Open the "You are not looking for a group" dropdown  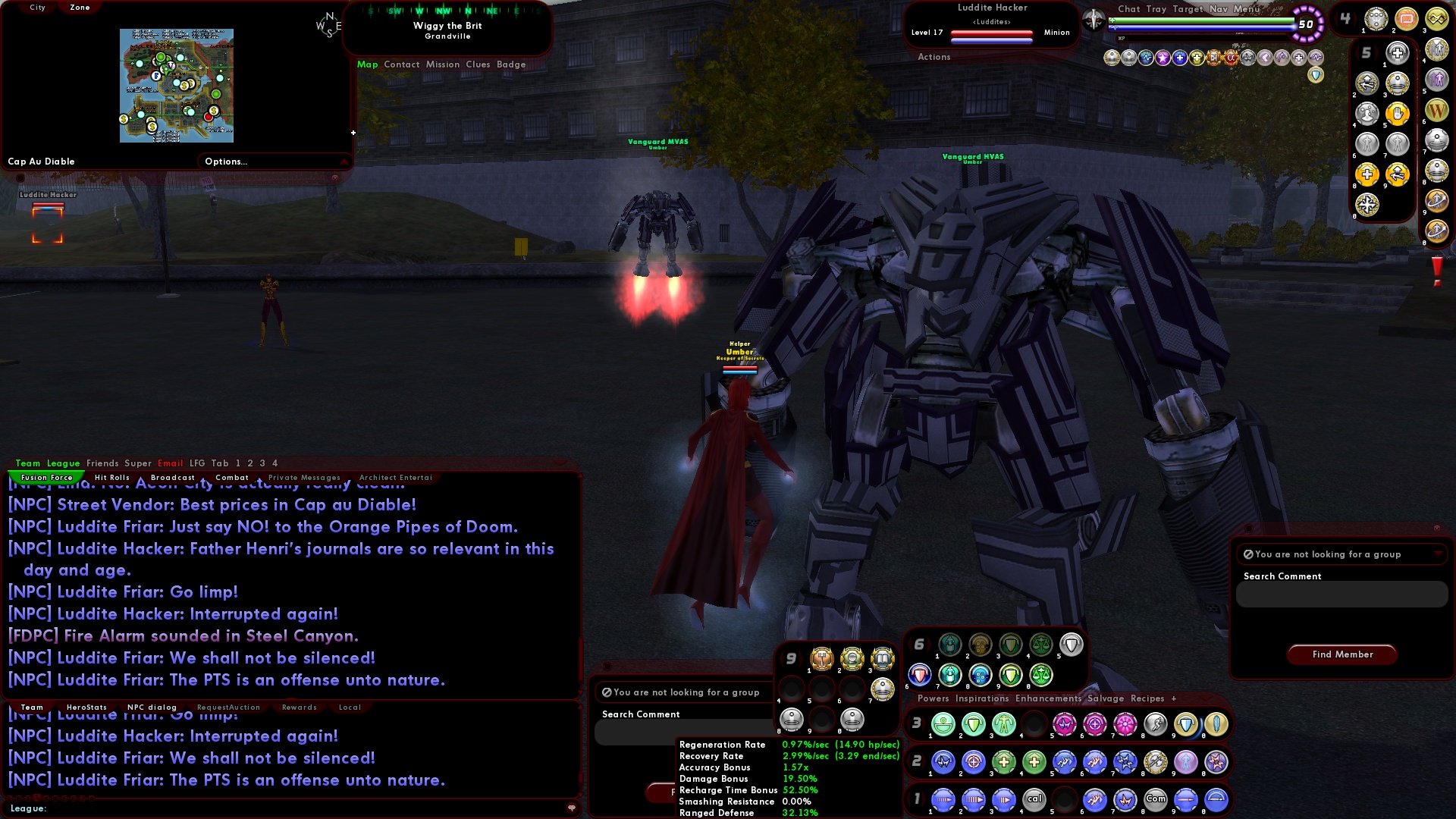pyautogui.click(x=1437, y=554)
